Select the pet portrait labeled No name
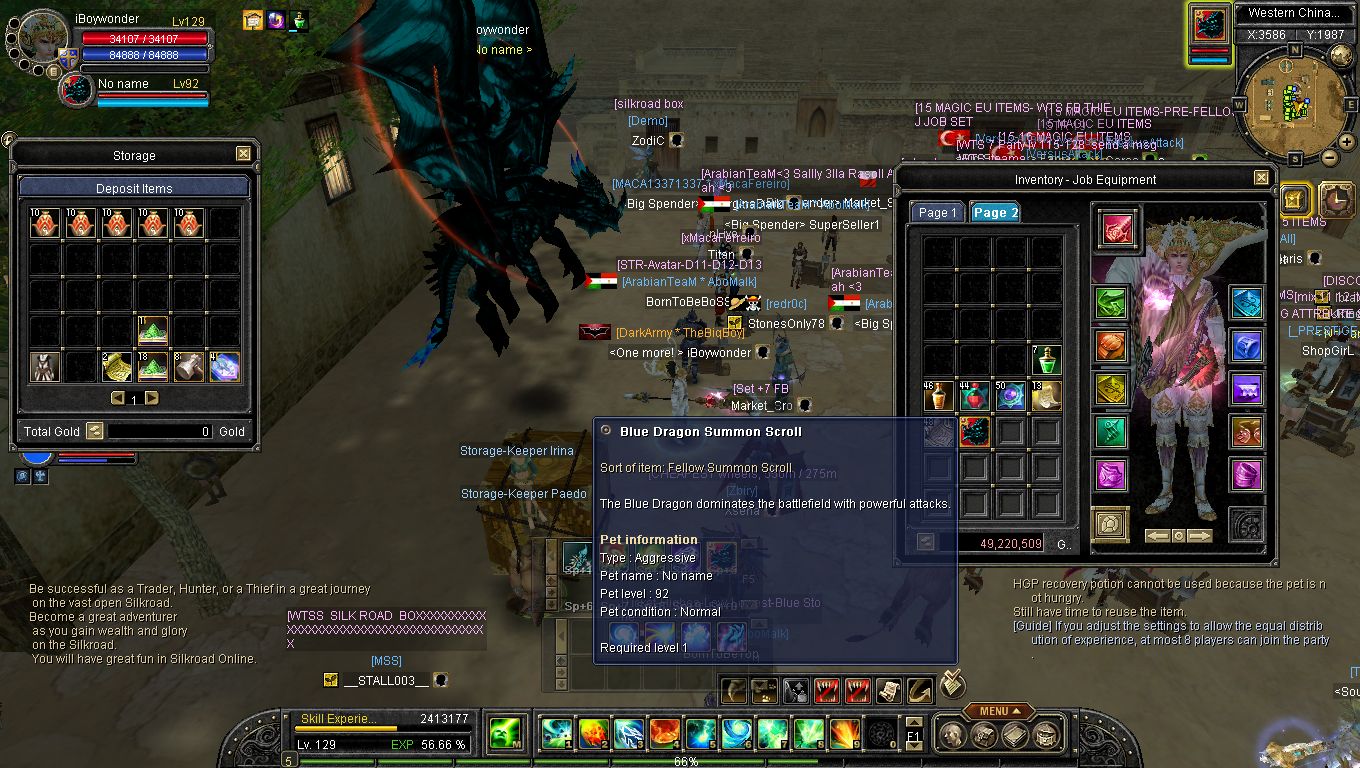This screenshot has width=1360, height=768. 76,90
